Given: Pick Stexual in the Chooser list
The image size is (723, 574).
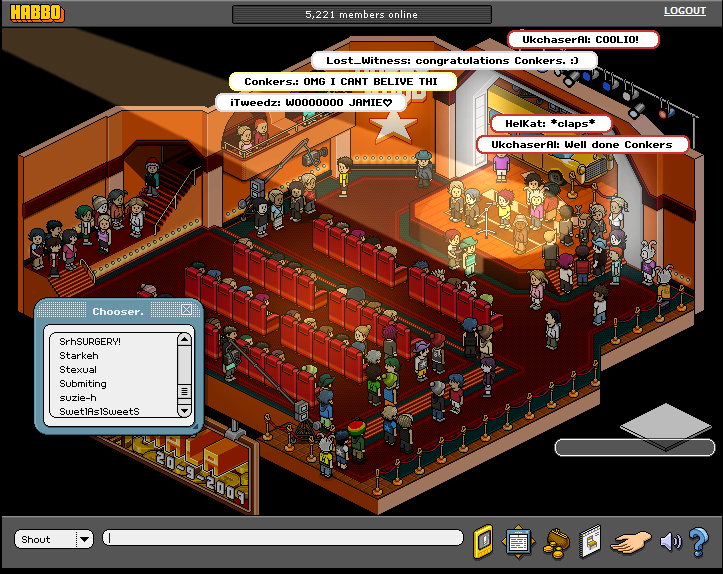Looking at the screenshot, I should tap(78, 369).
